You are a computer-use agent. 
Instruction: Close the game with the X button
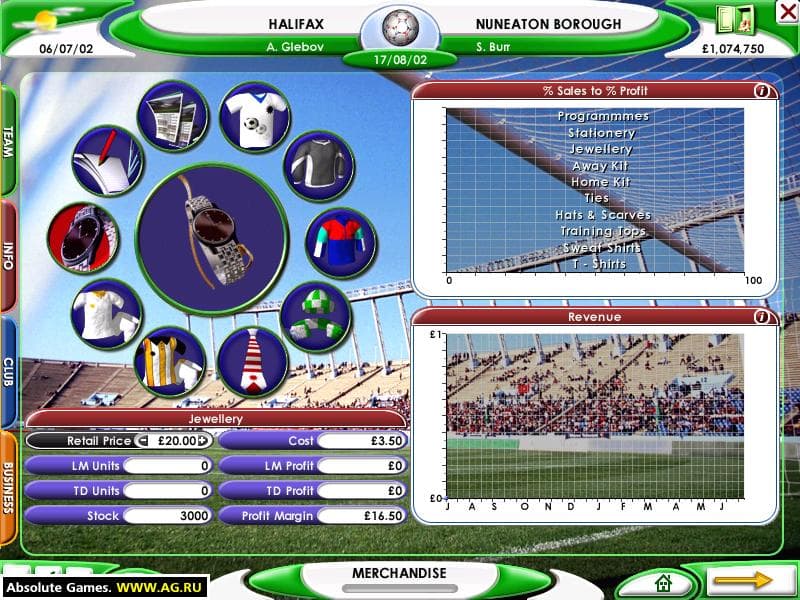click(x=786, y=12)
